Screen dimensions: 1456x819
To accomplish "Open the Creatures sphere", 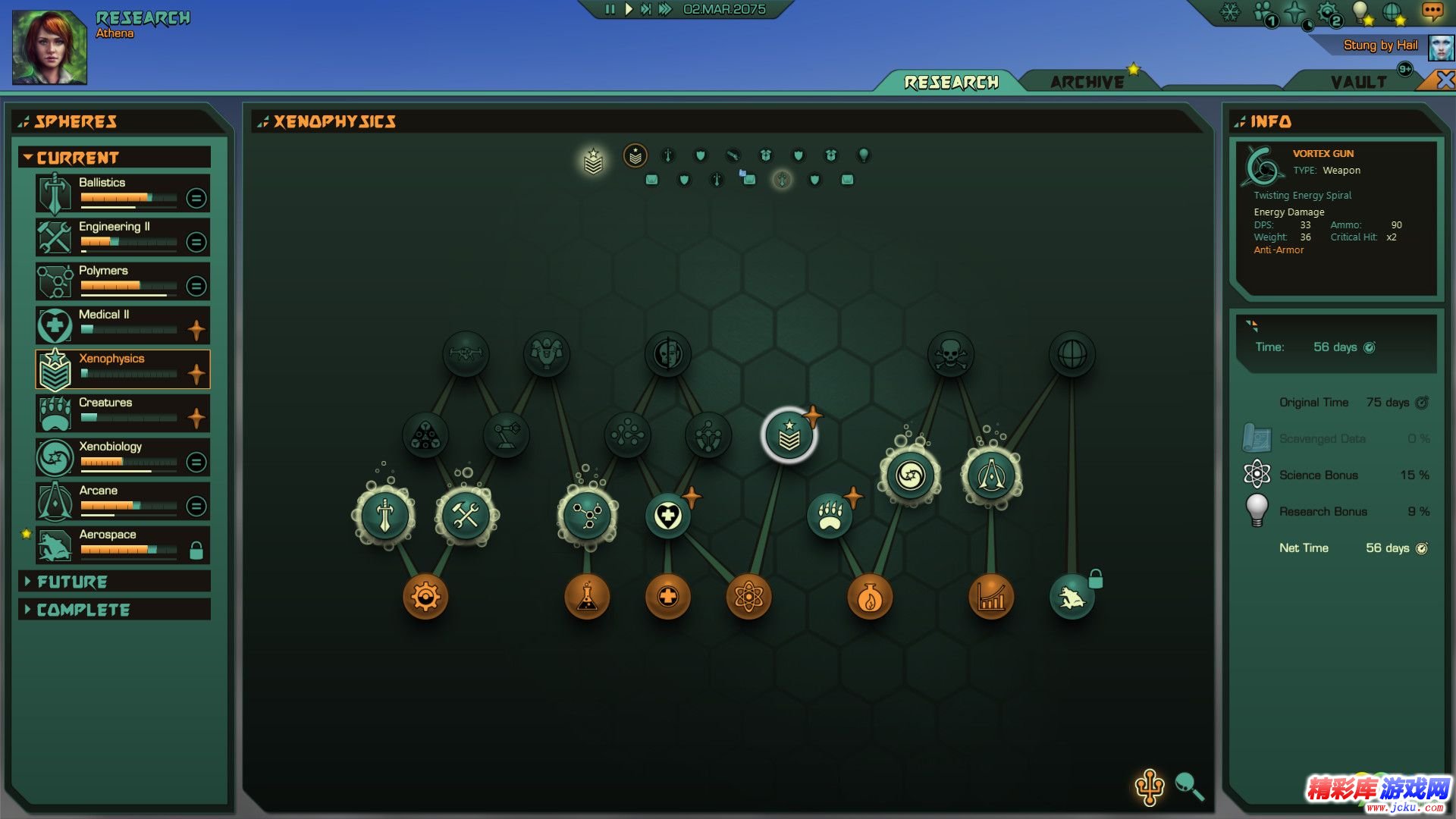I will tap(122, 413).
